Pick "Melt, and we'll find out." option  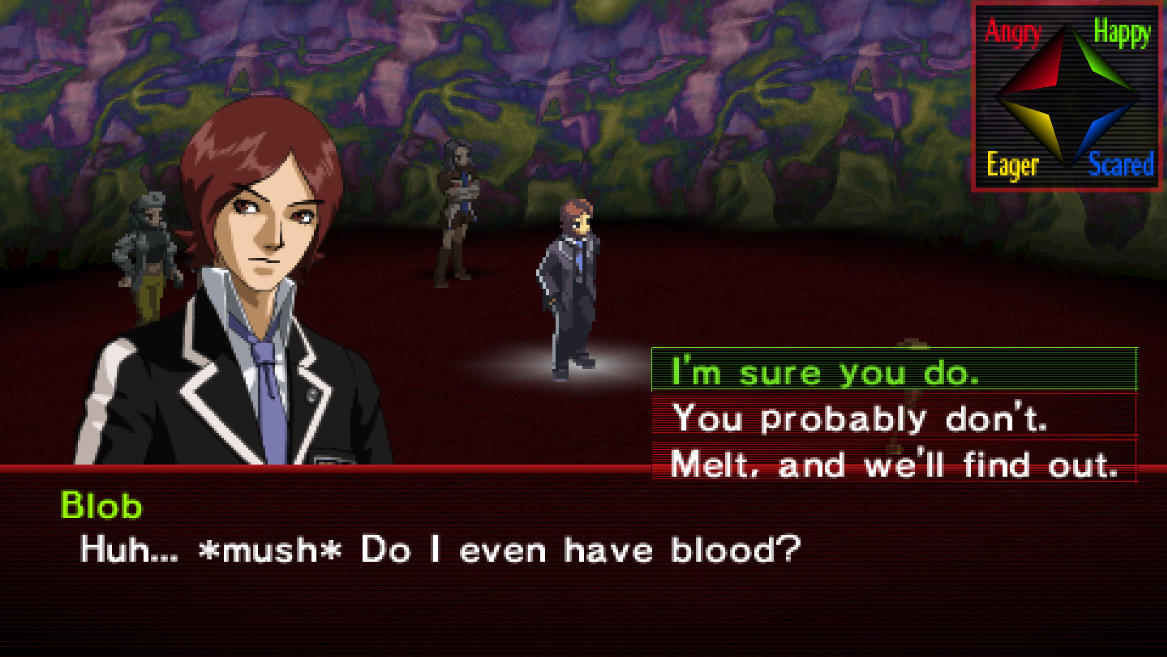coord(894,463)
